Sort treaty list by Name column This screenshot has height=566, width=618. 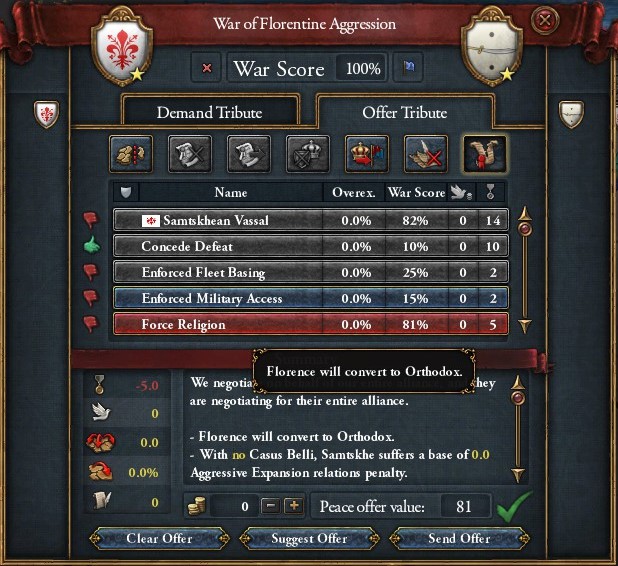pyautogui.click(x=230, y=192)
